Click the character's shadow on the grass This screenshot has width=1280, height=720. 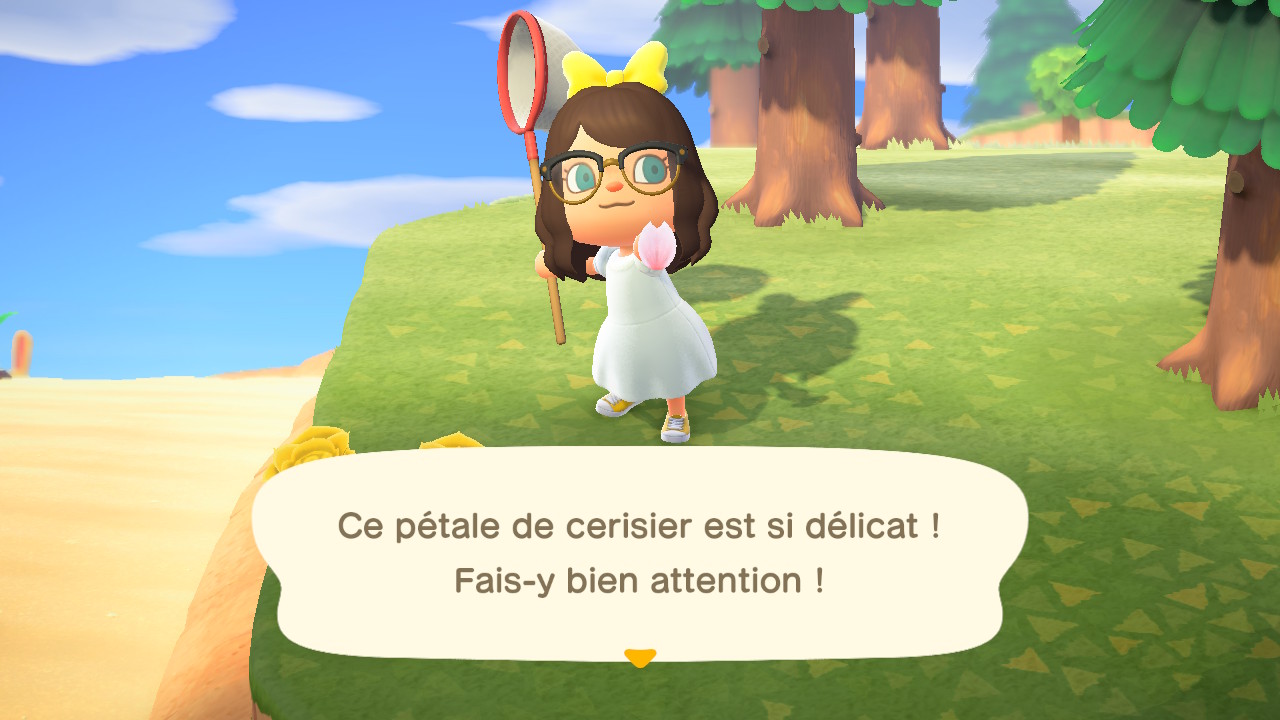tap(800, 330)
